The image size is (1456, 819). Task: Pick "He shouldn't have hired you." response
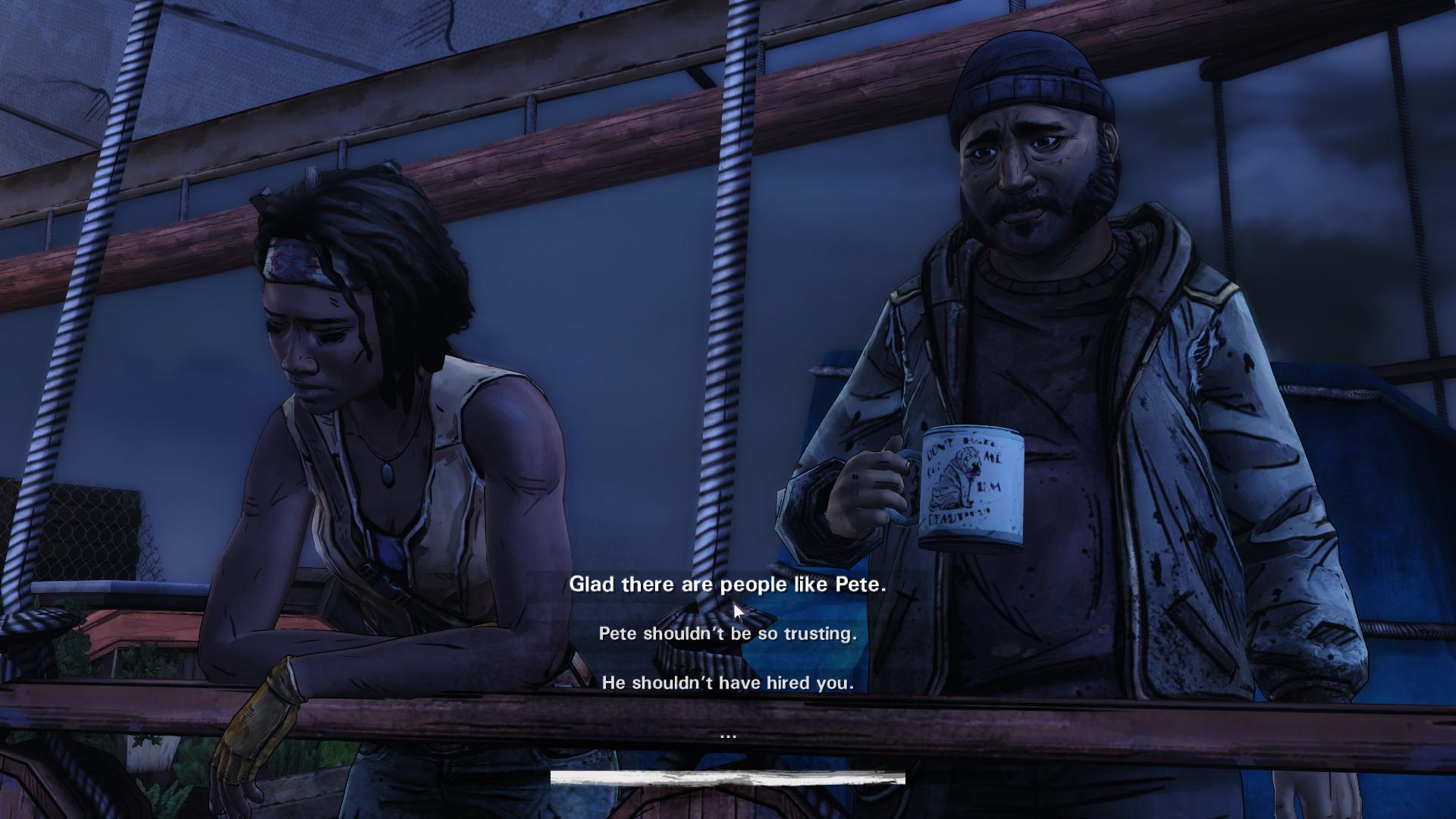coord(727,683)
